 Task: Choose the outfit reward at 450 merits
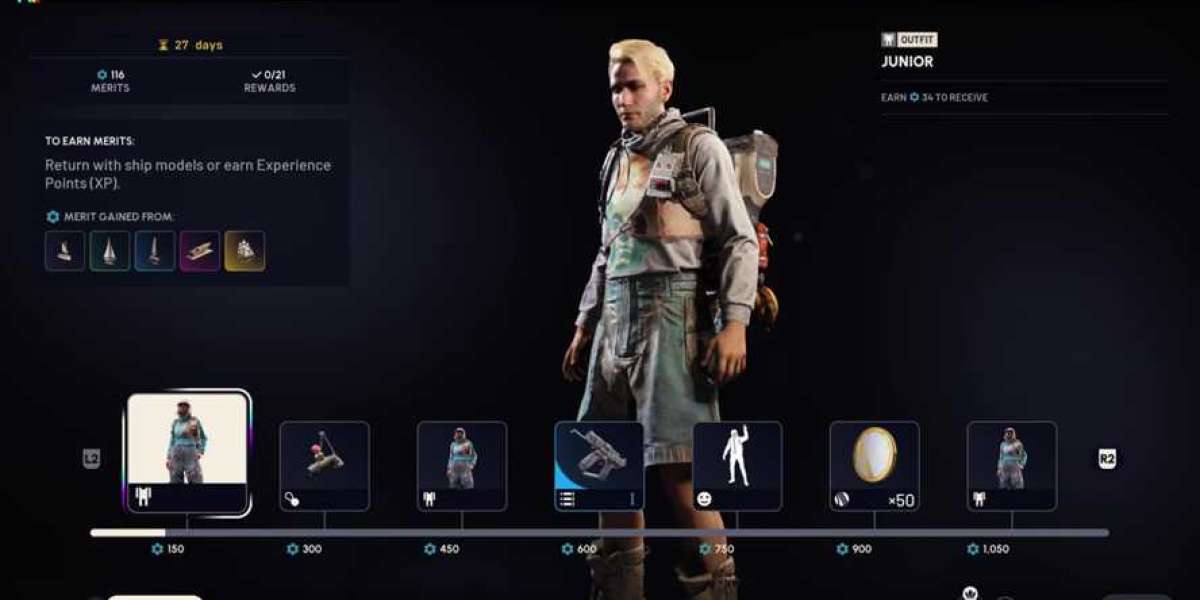462,465
